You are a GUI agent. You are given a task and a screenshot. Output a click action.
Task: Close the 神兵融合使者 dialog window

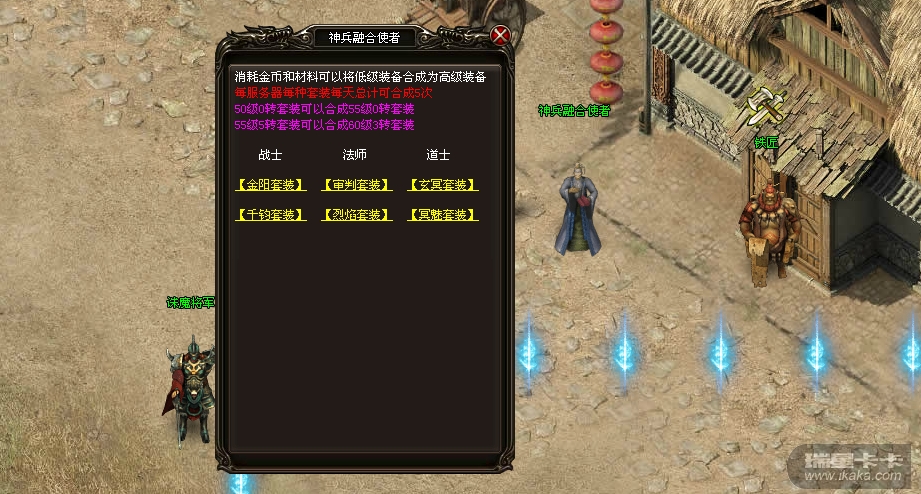pyautogui.click(x=501, y=36)
